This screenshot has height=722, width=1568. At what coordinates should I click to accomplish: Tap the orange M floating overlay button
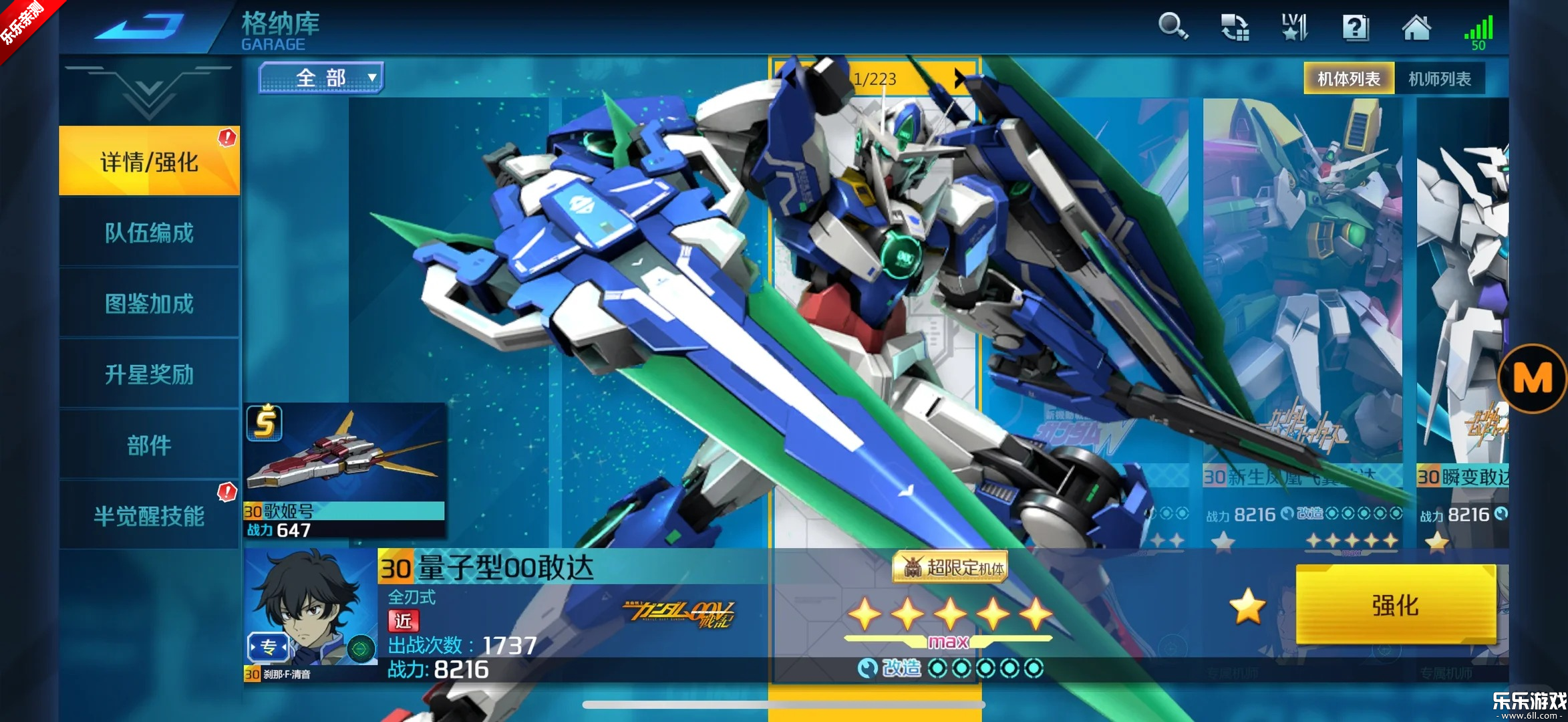click(1533, 378)
